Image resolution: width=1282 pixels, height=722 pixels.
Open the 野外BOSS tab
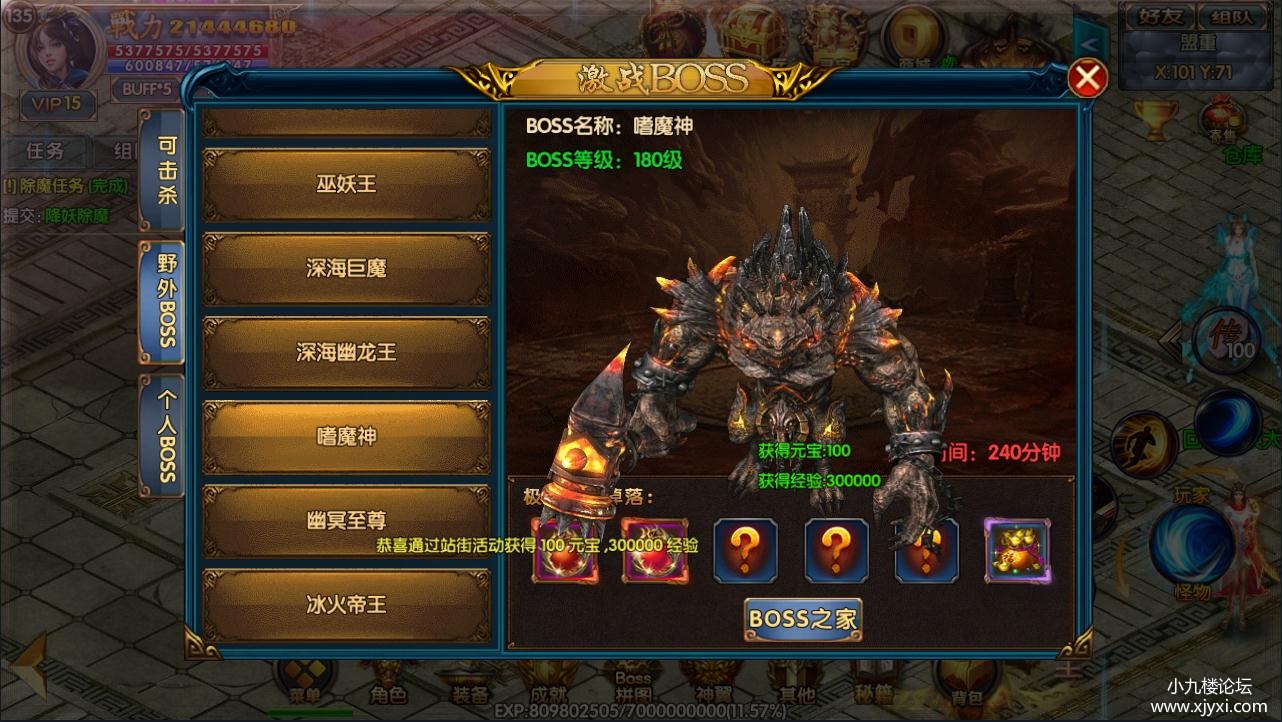(x=164, y=300)
